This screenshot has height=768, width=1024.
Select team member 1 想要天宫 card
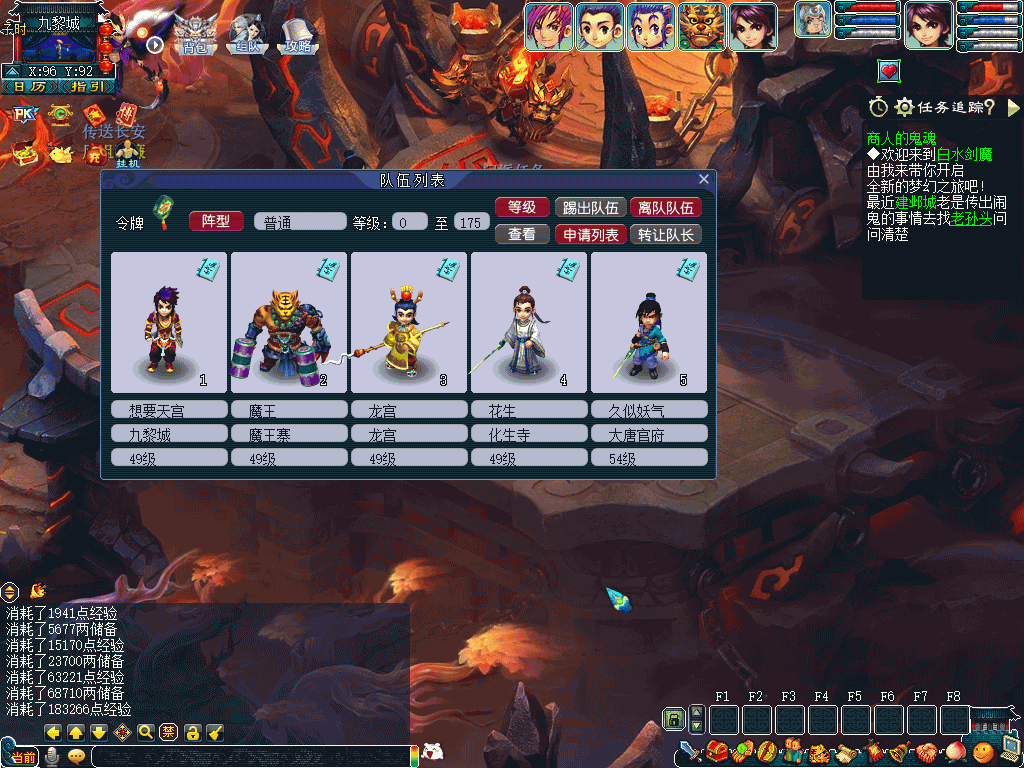tap(169, 322)
